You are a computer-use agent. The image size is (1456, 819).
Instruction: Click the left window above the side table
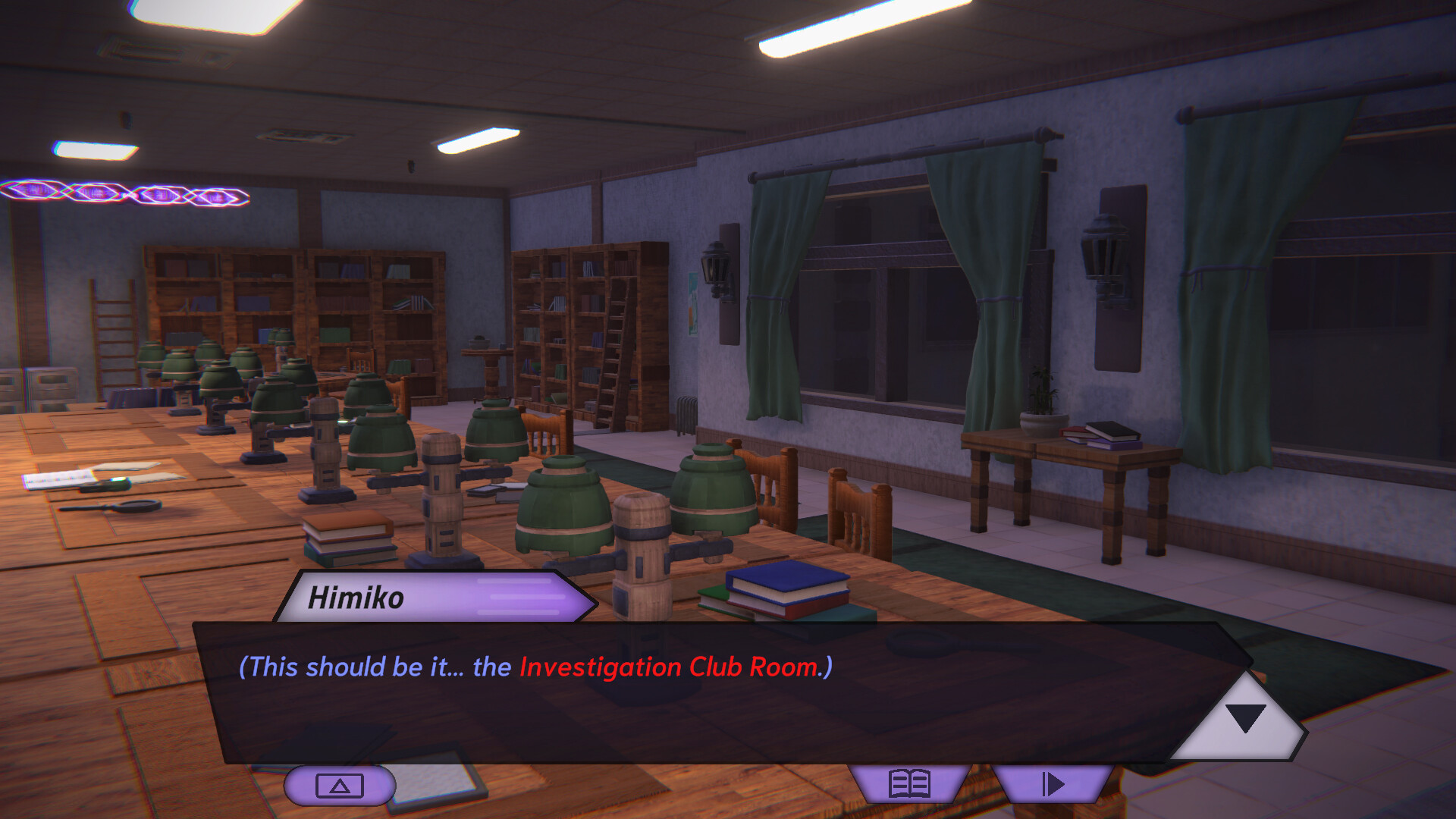[880, 303]
